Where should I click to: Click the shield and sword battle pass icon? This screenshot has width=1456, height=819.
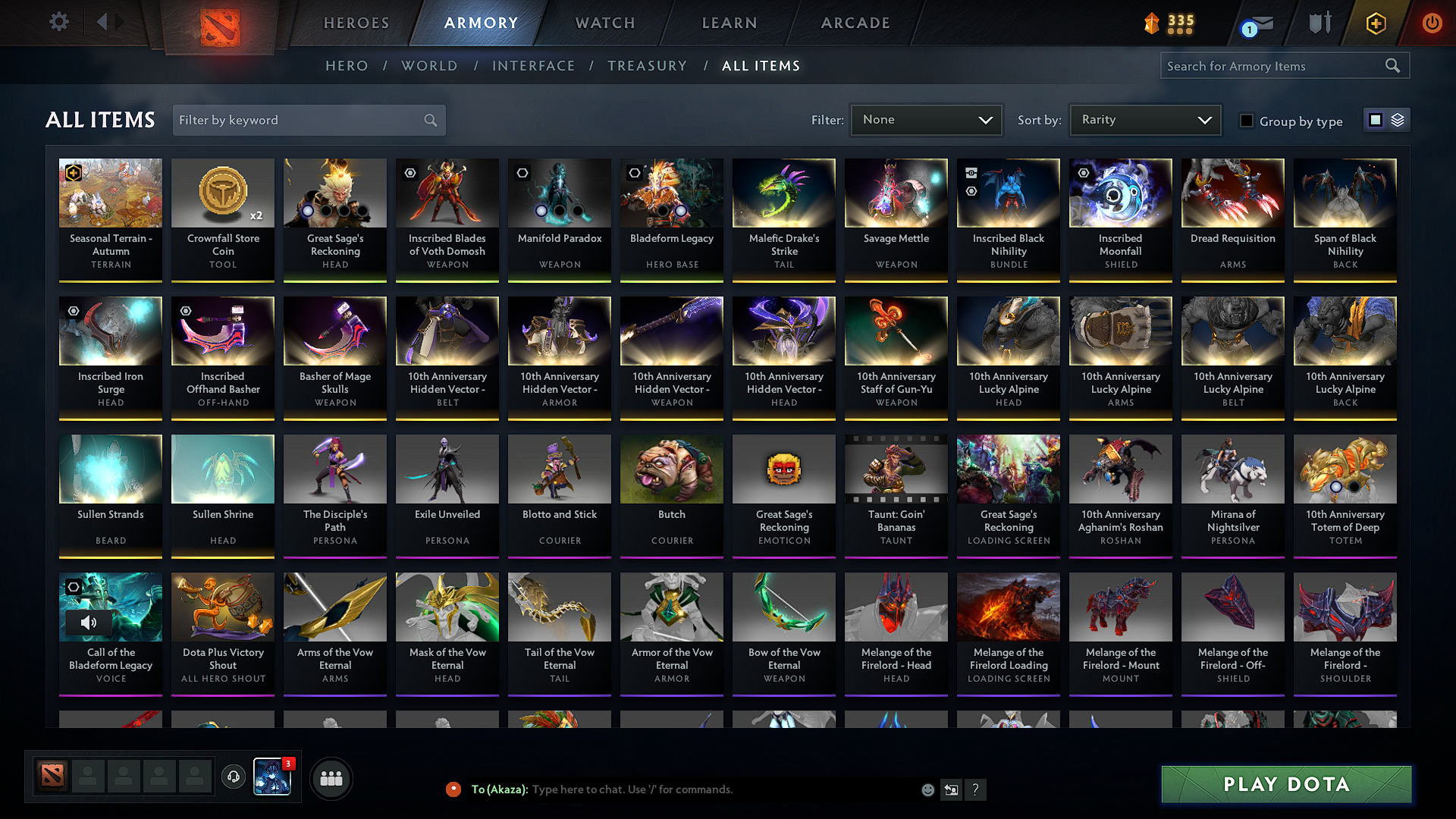point(1319,23)
